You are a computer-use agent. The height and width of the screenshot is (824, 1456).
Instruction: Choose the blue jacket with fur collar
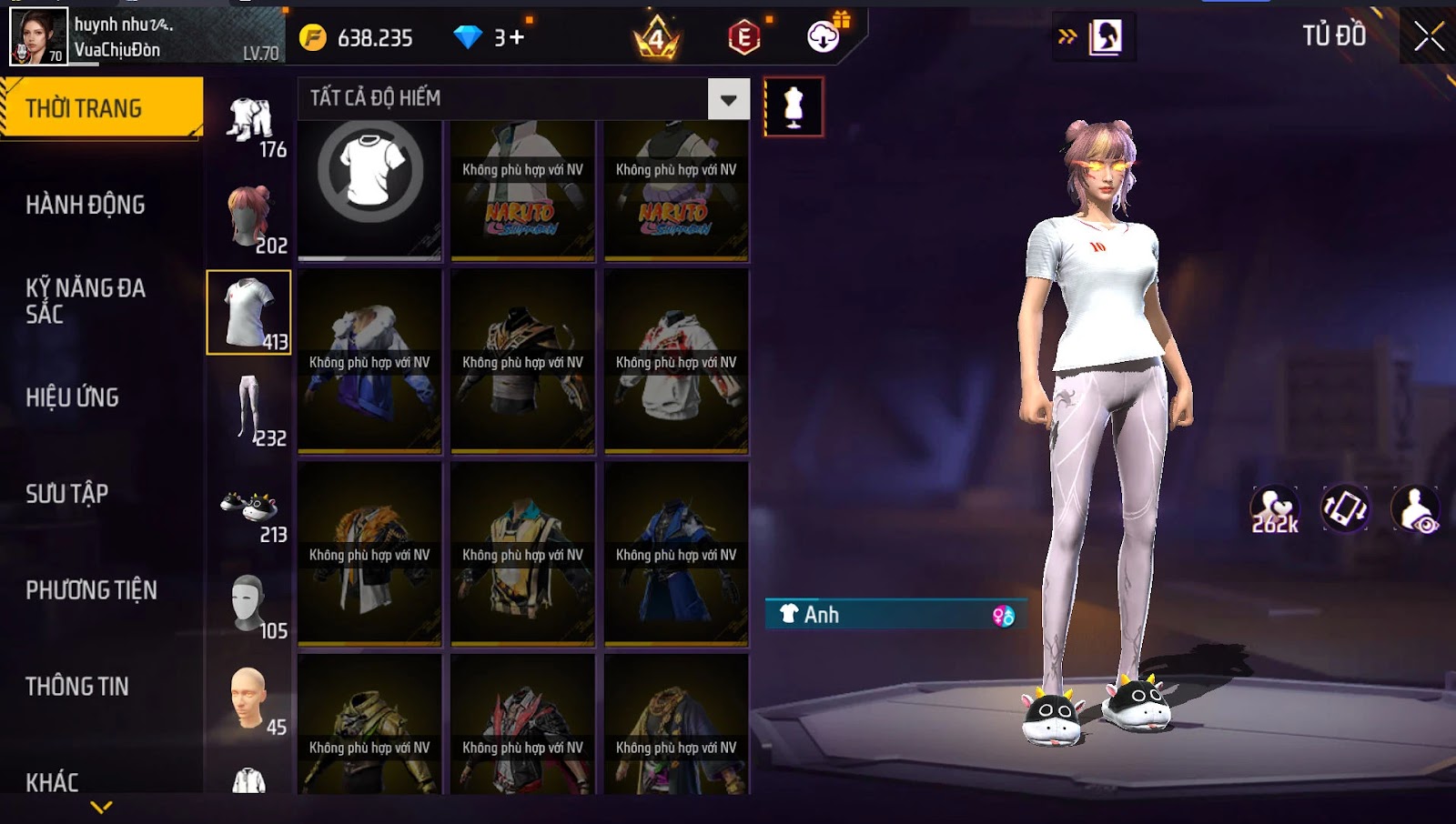coord(369,362)
